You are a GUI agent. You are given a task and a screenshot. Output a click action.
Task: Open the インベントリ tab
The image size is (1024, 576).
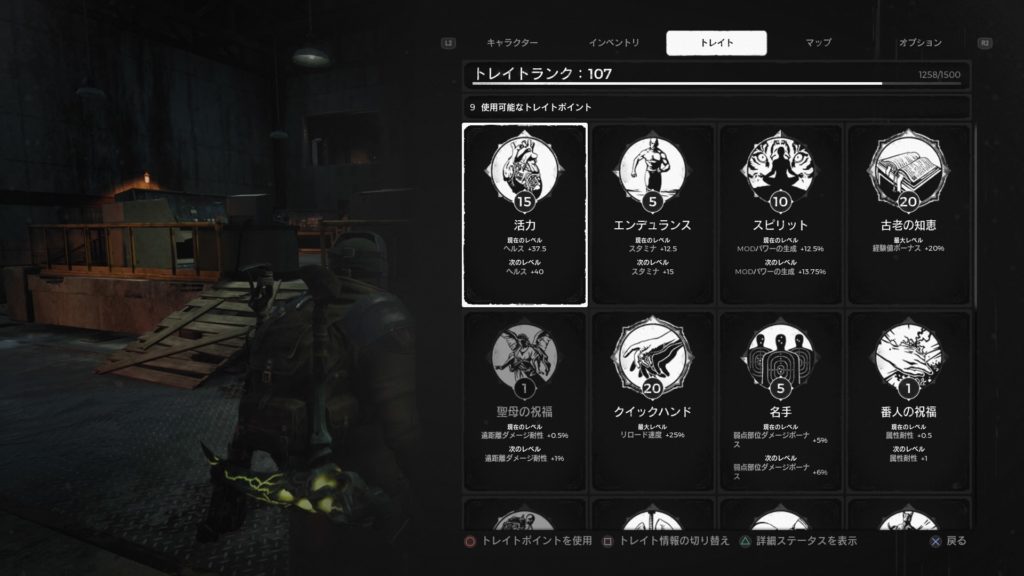tap(614, 43)
